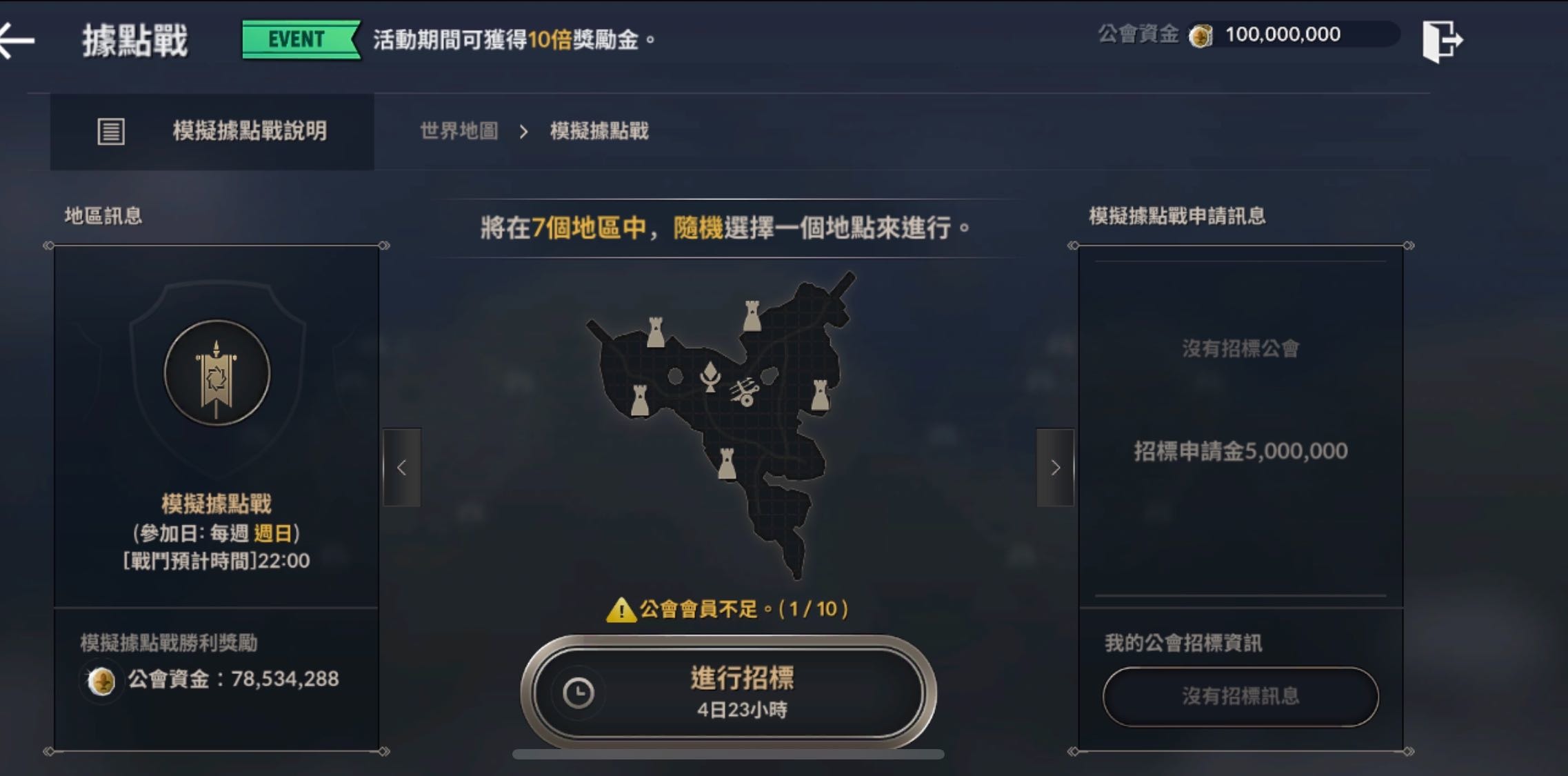Click the 沒有招標訊息 button

pos(1241,697)
